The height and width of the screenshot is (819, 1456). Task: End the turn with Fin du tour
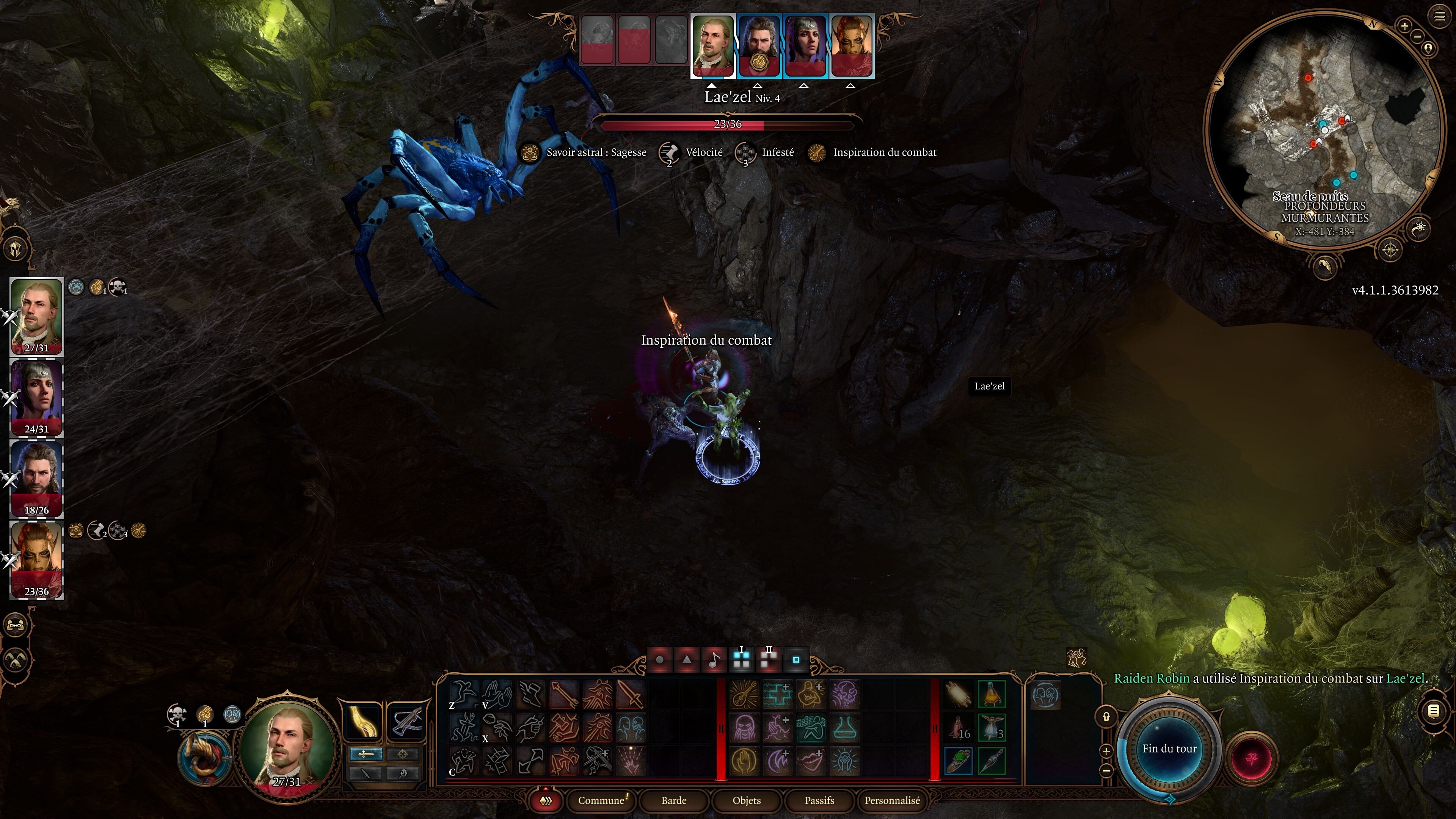pos(1169,748)
